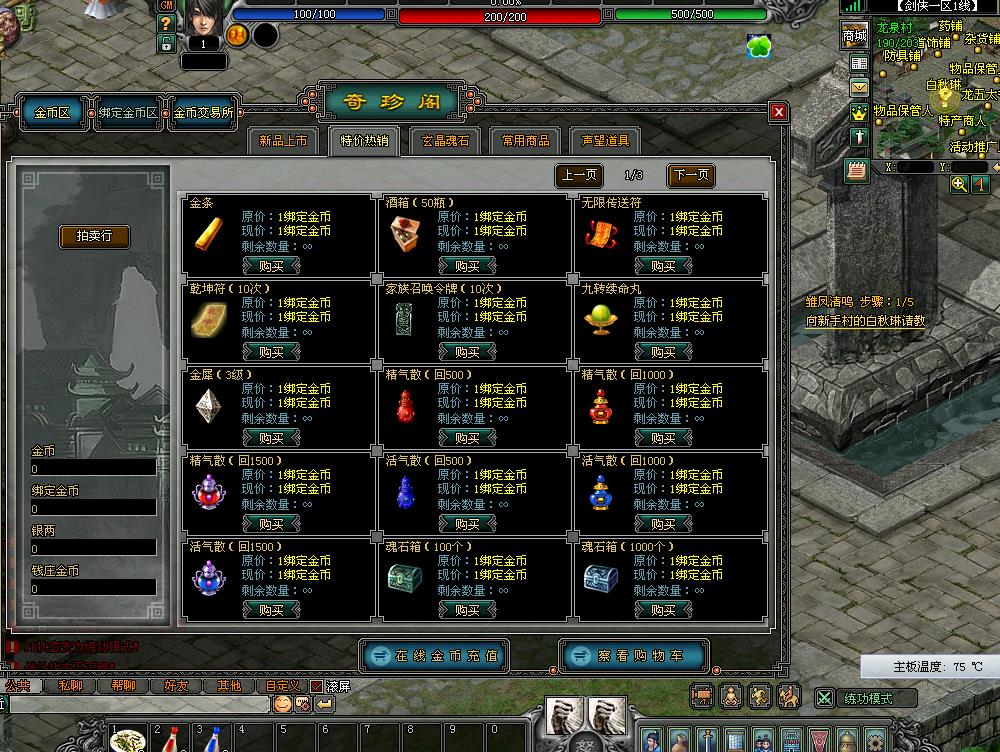Zoom in the minimap with magnifier

click(x=959, y=184)
